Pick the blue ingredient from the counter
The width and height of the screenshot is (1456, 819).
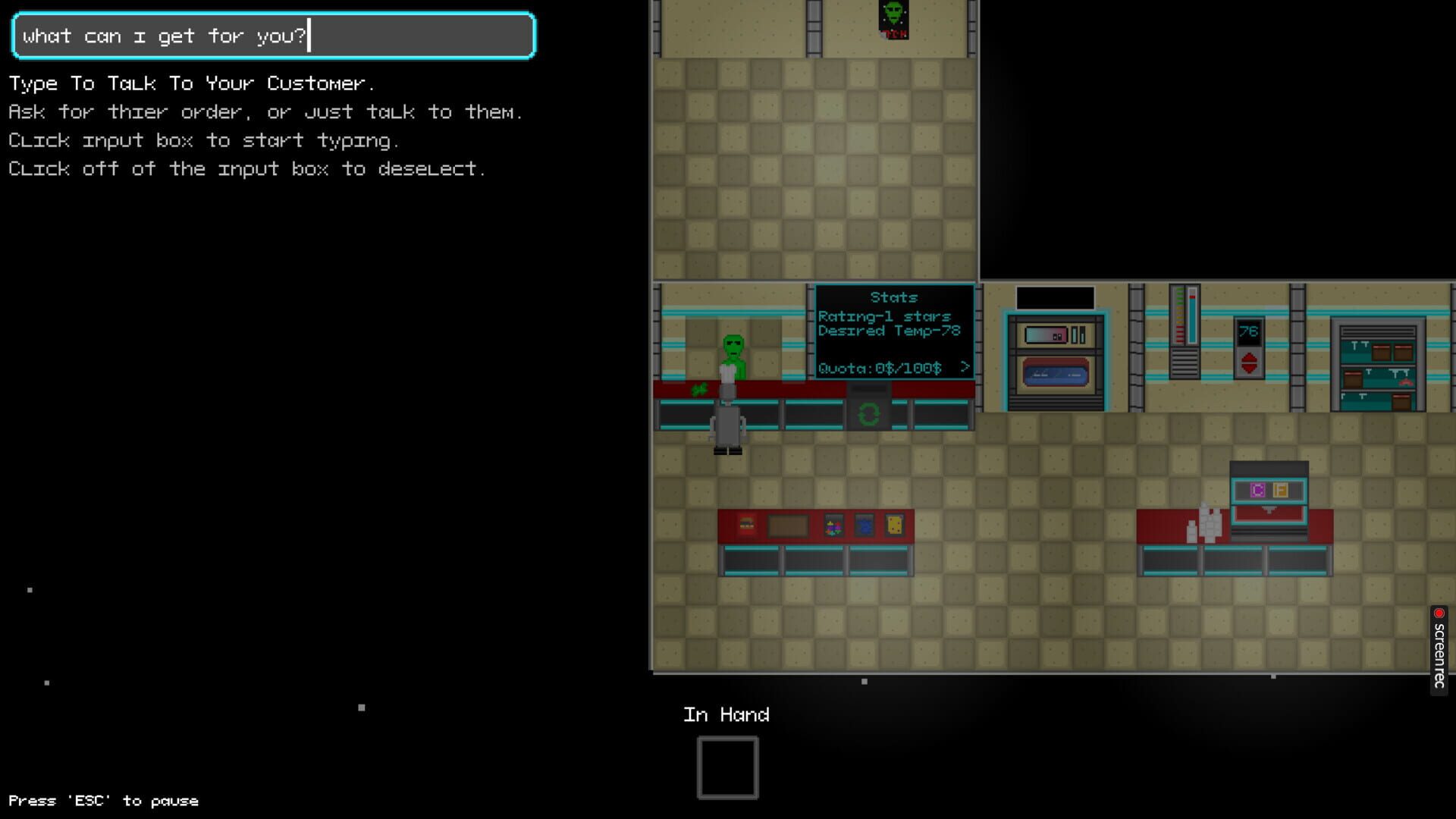coord(864,525)
